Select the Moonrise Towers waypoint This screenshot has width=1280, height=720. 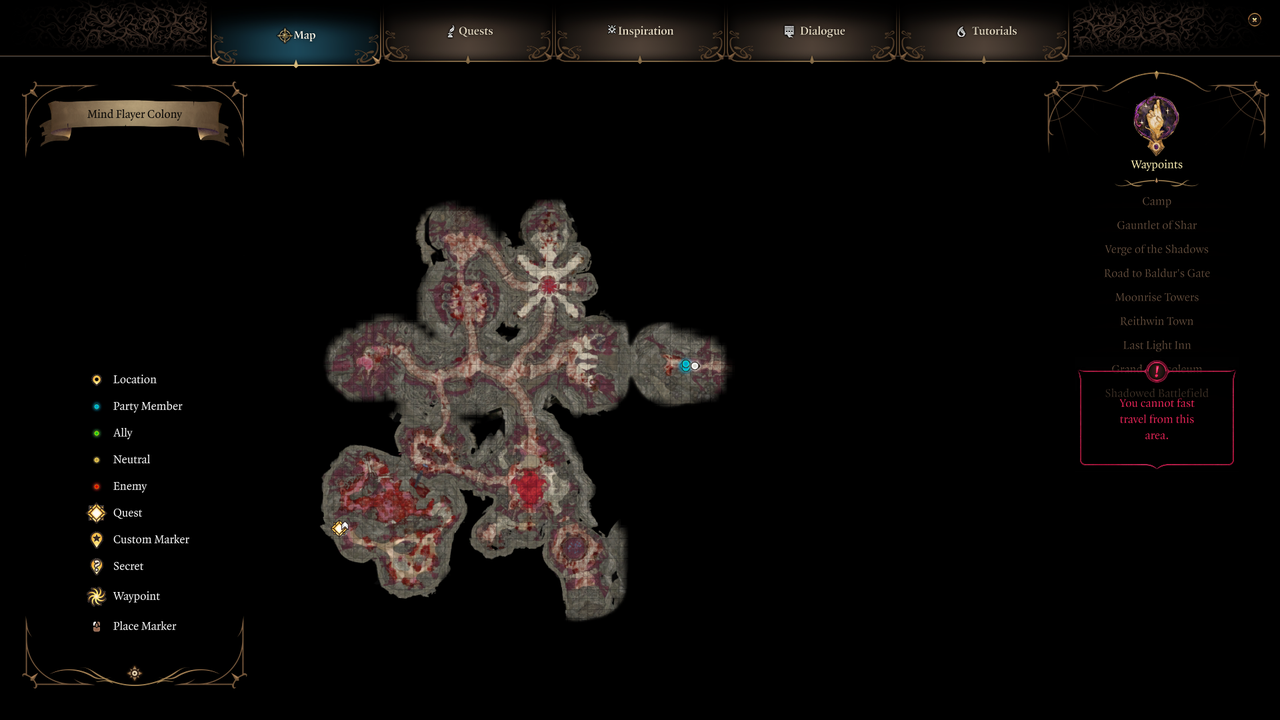pyautogui.click(x=1156, y=297)
